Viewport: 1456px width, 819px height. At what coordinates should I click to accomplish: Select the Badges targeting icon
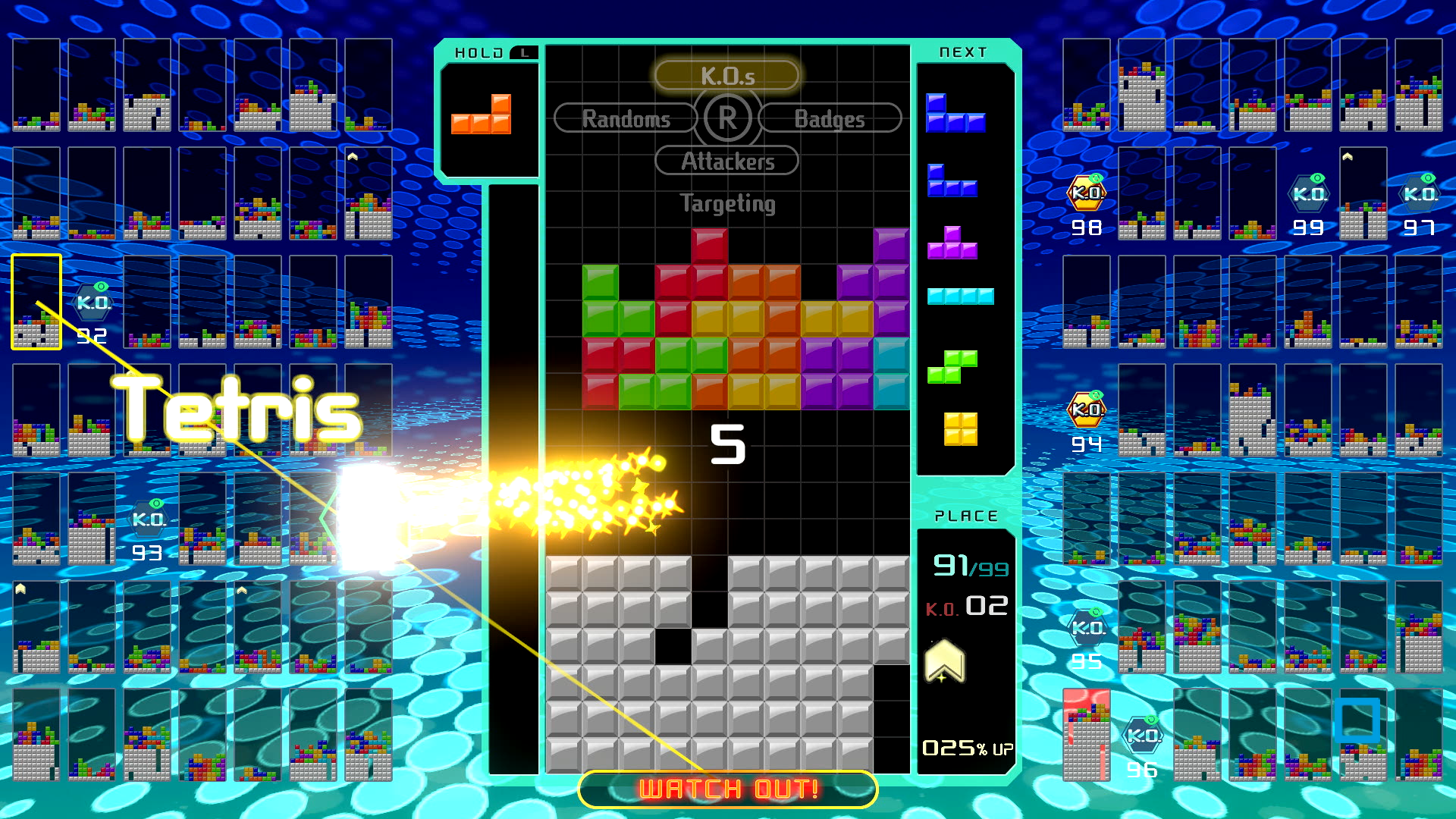tap(830, 118)
